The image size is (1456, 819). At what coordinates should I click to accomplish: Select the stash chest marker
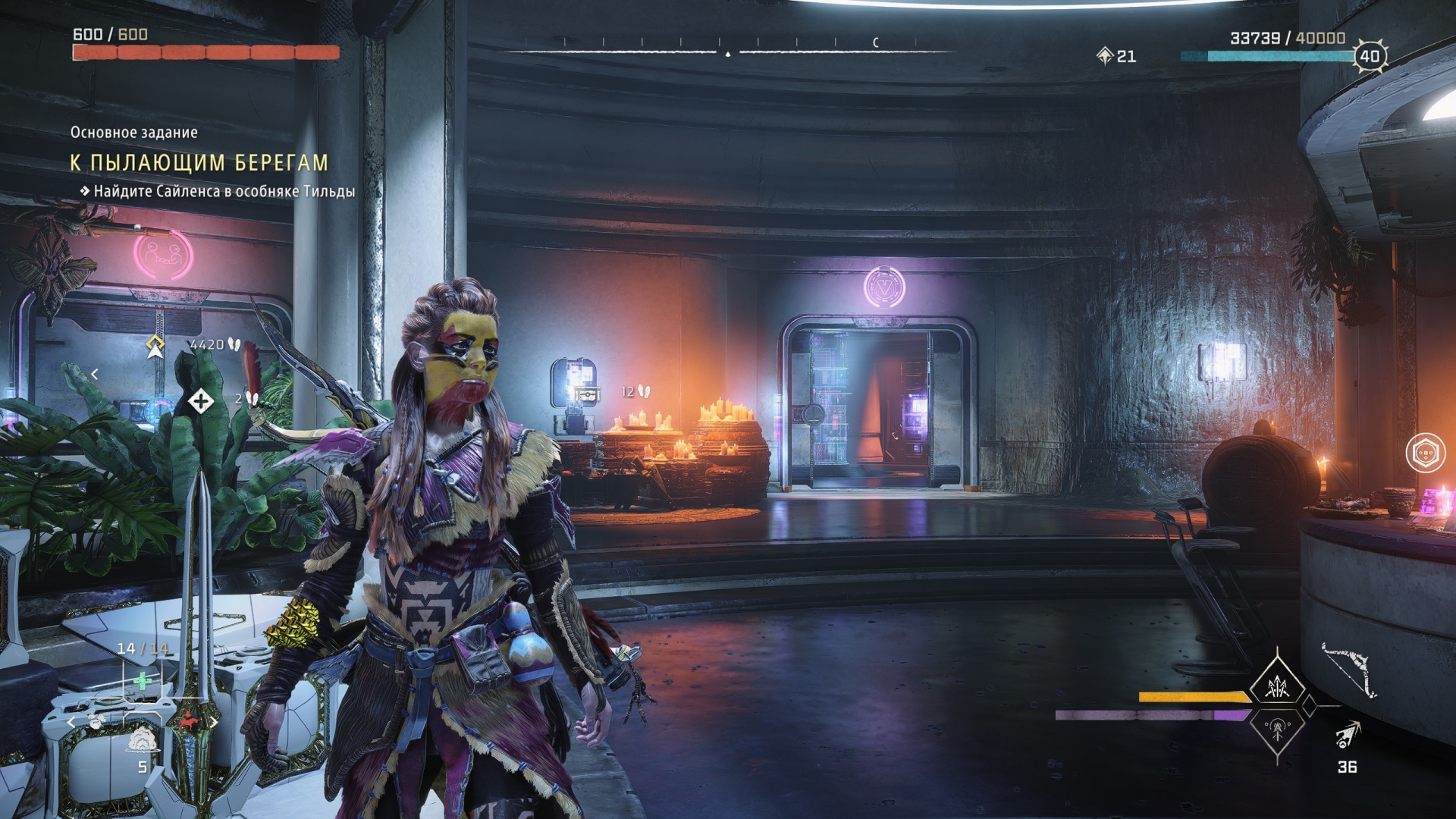(585, 394)
